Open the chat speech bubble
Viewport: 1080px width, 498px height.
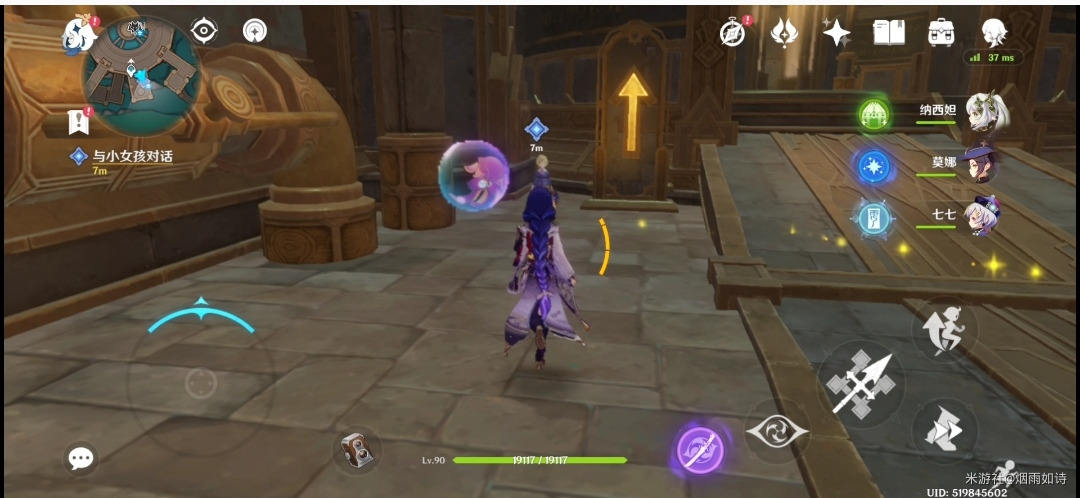(81, 458)
